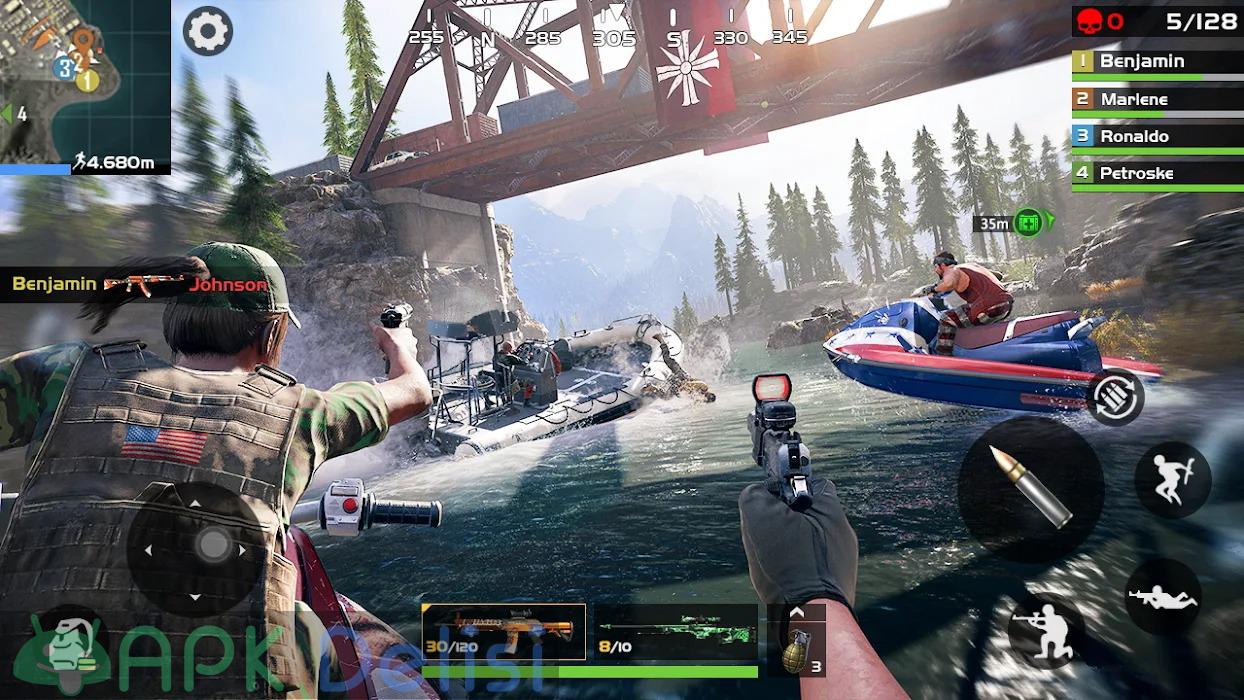The image size is (1244, 700).
Task: Fire weapon with the bullet button
Action: (1030, 489)
